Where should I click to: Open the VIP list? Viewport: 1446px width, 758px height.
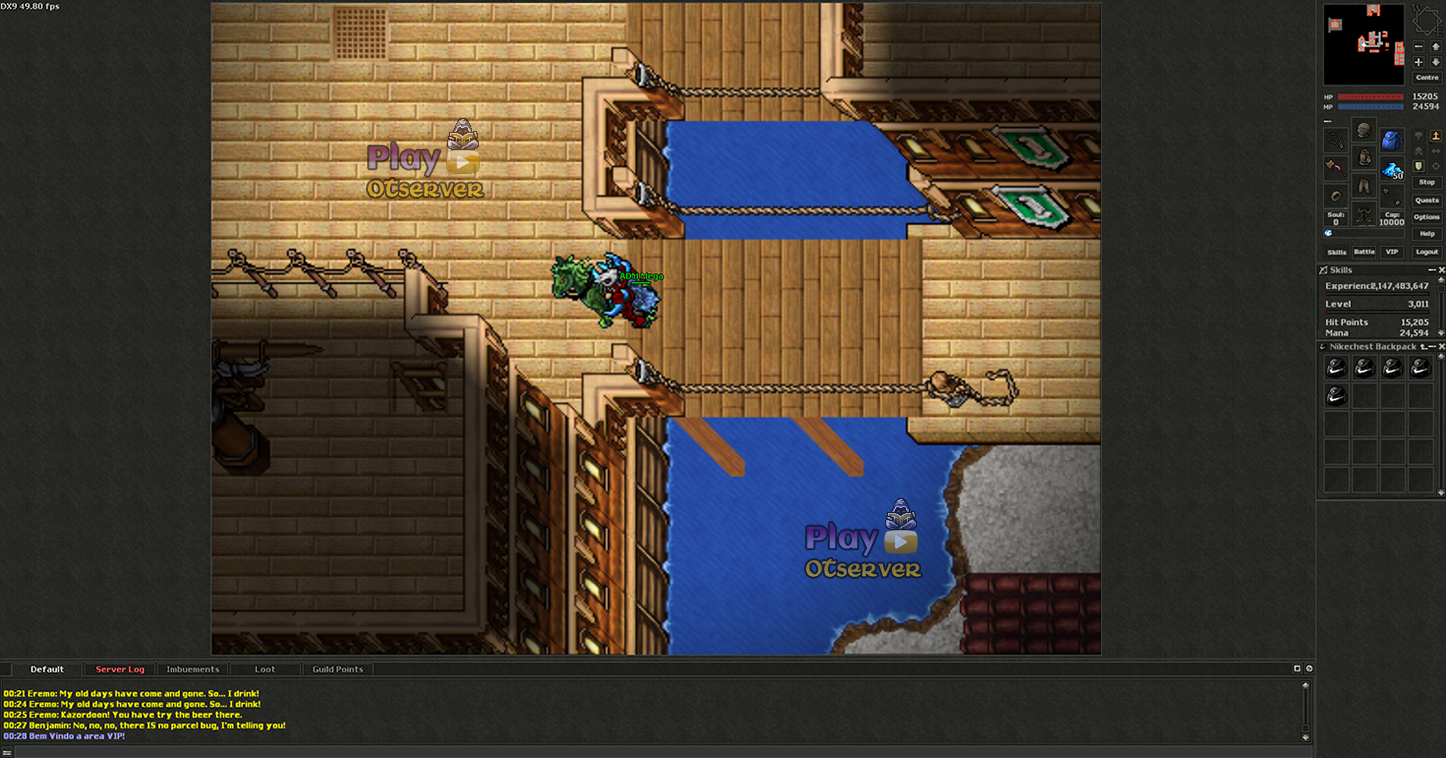1391,252
